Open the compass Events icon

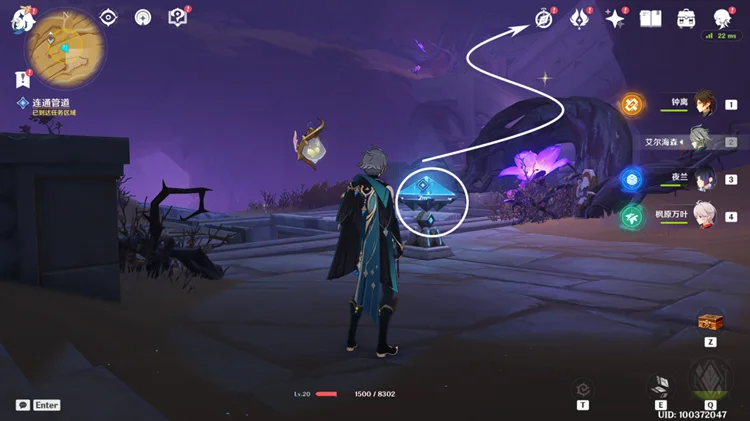(544, 18)
